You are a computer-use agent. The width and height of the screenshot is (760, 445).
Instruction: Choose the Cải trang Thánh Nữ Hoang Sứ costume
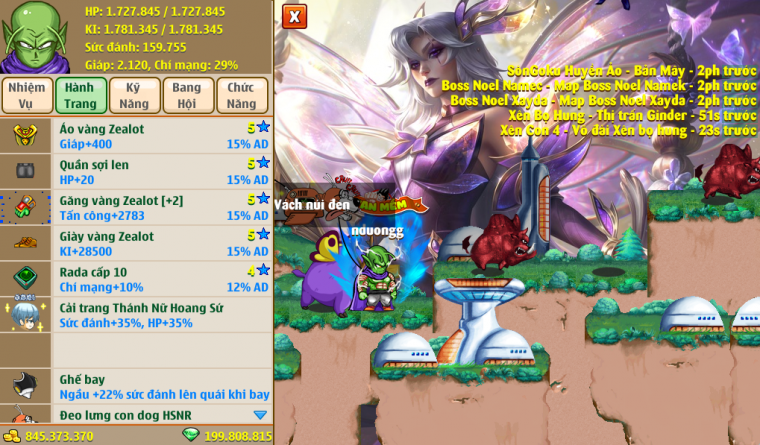pyautogui.click(x=160, y=315)
